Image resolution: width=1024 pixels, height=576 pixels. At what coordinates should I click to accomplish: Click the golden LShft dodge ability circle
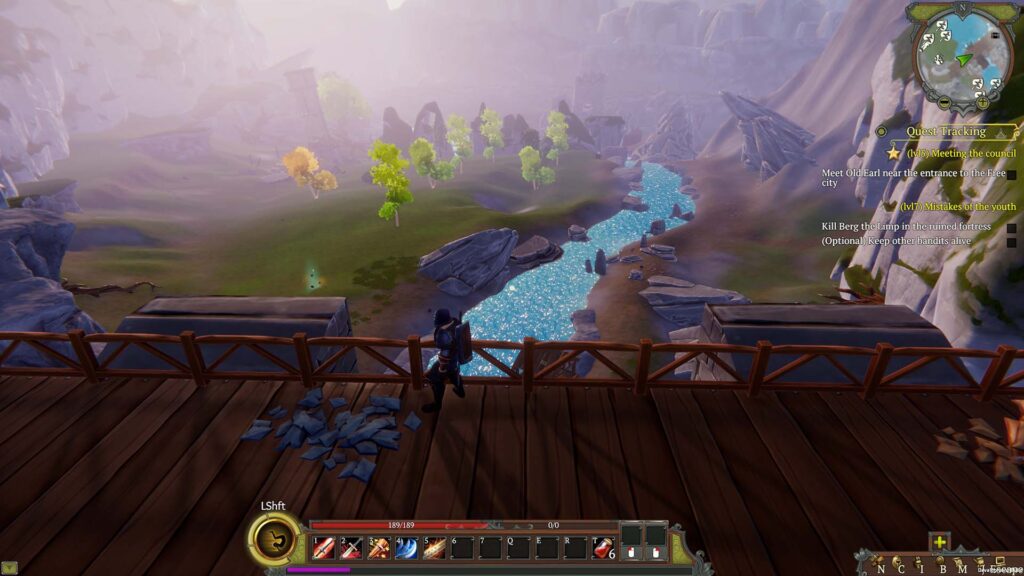[272, 540]
